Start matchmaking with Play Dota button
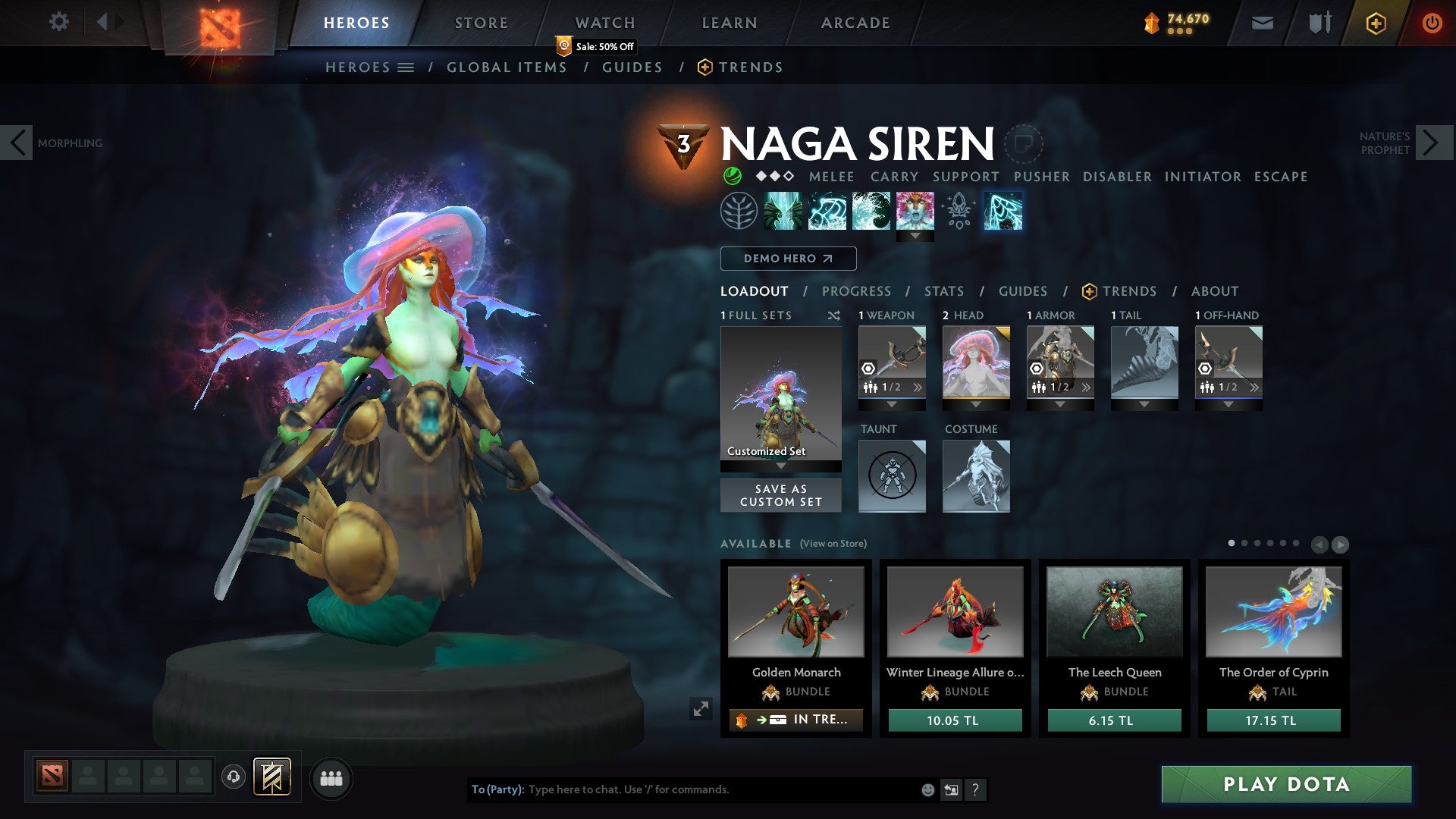This screenshot has height=819, width=1456. point(1286,784)
